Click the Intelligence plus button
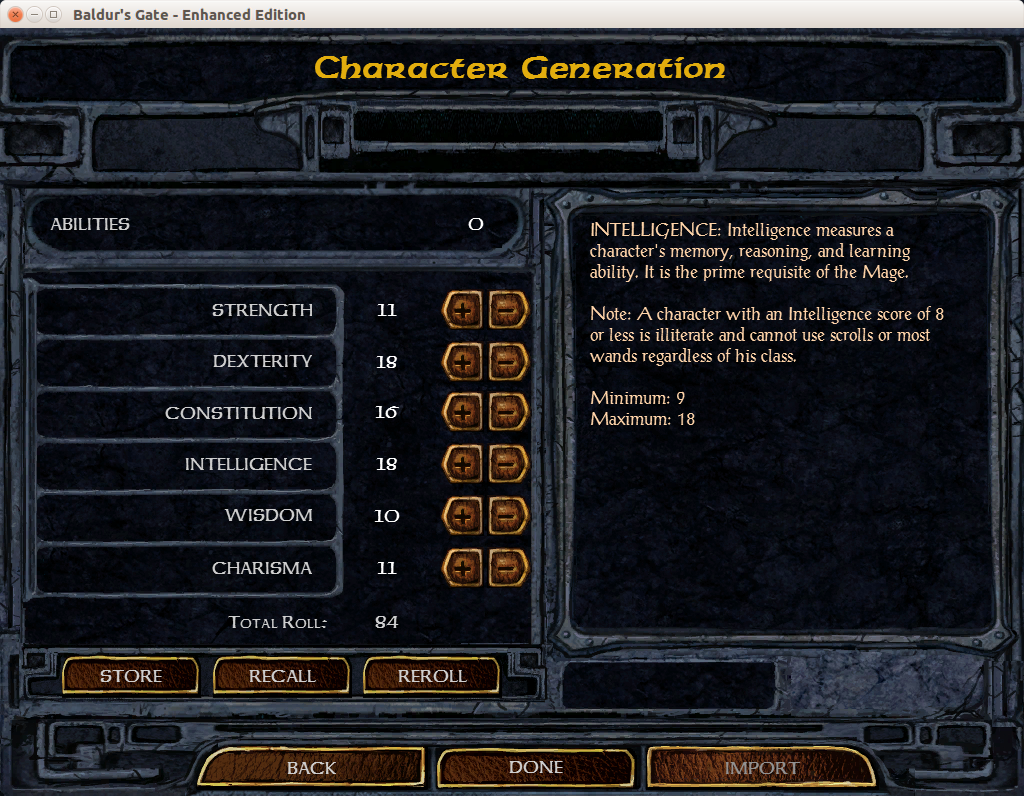 461,464
